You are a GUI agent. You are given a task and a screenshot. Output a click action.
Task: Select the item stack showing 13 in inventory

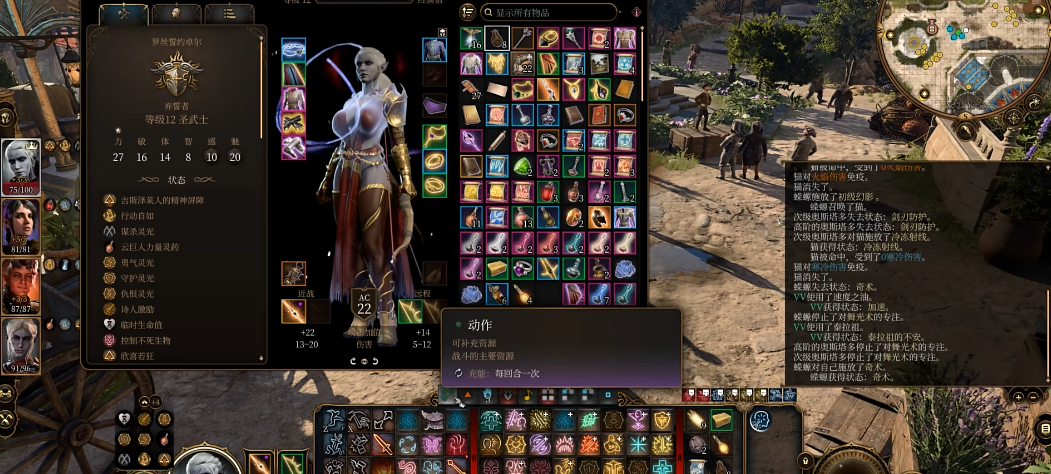pos(523,216)
